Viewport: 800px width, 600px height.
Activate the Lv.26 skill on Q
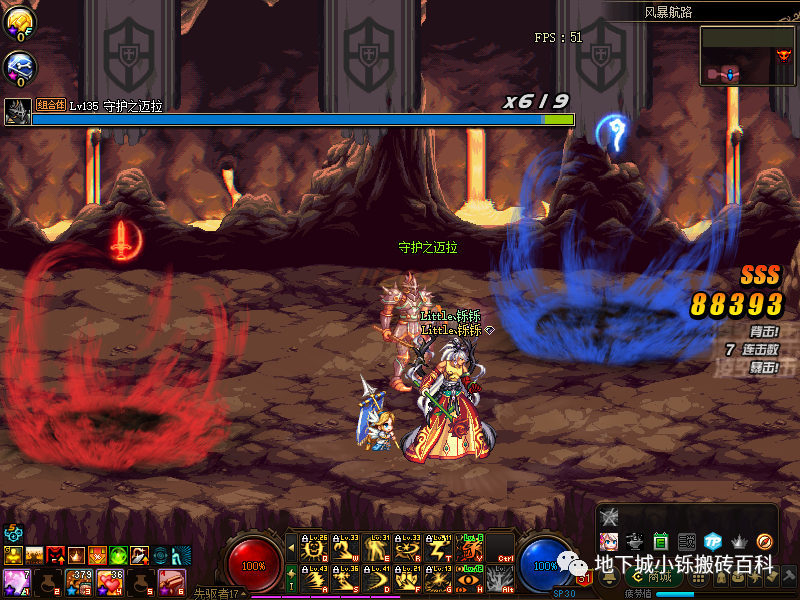pos(316,548)
